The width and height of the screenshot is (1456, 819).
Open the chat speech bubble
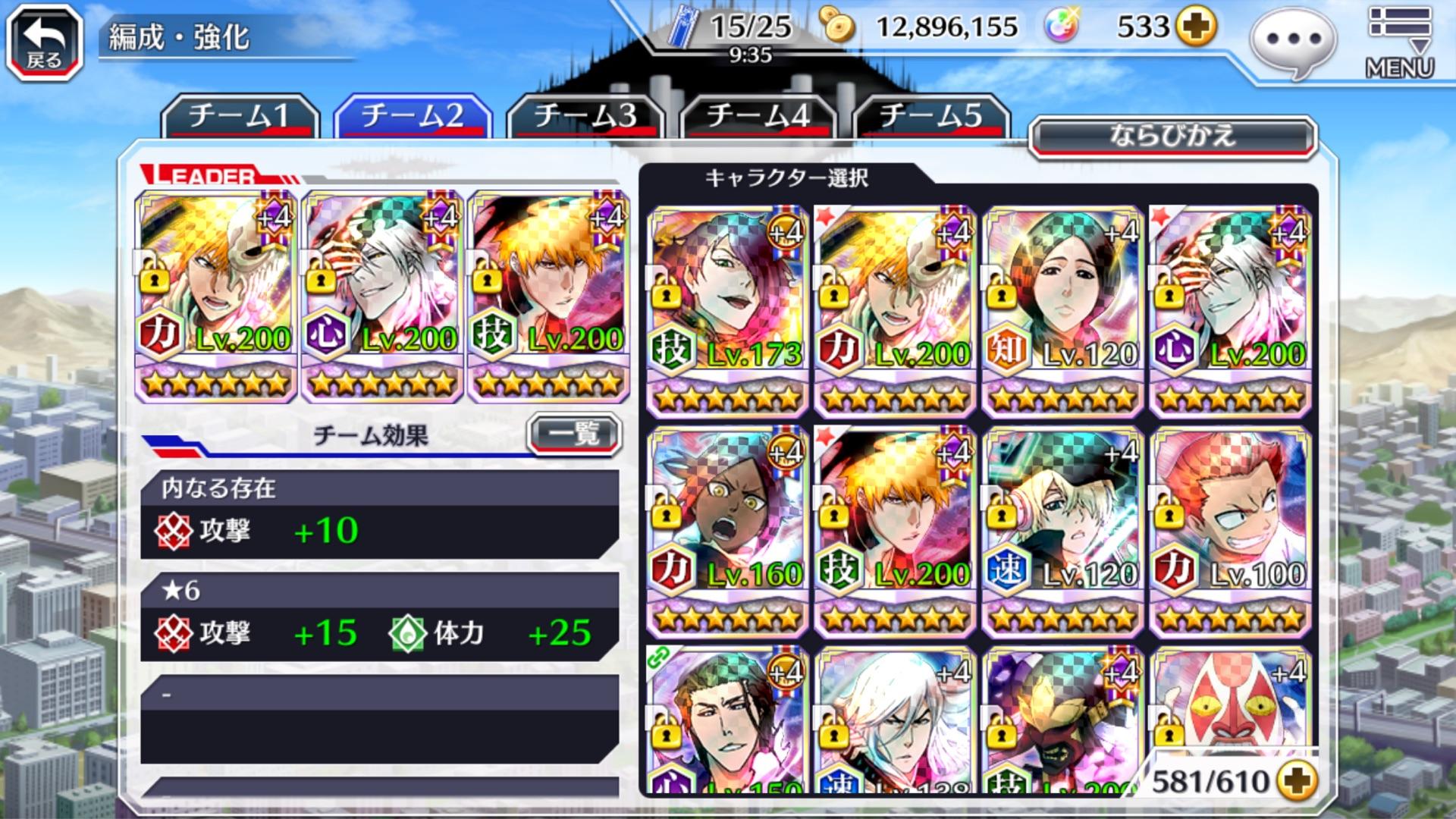click(x=1294, y=41)
